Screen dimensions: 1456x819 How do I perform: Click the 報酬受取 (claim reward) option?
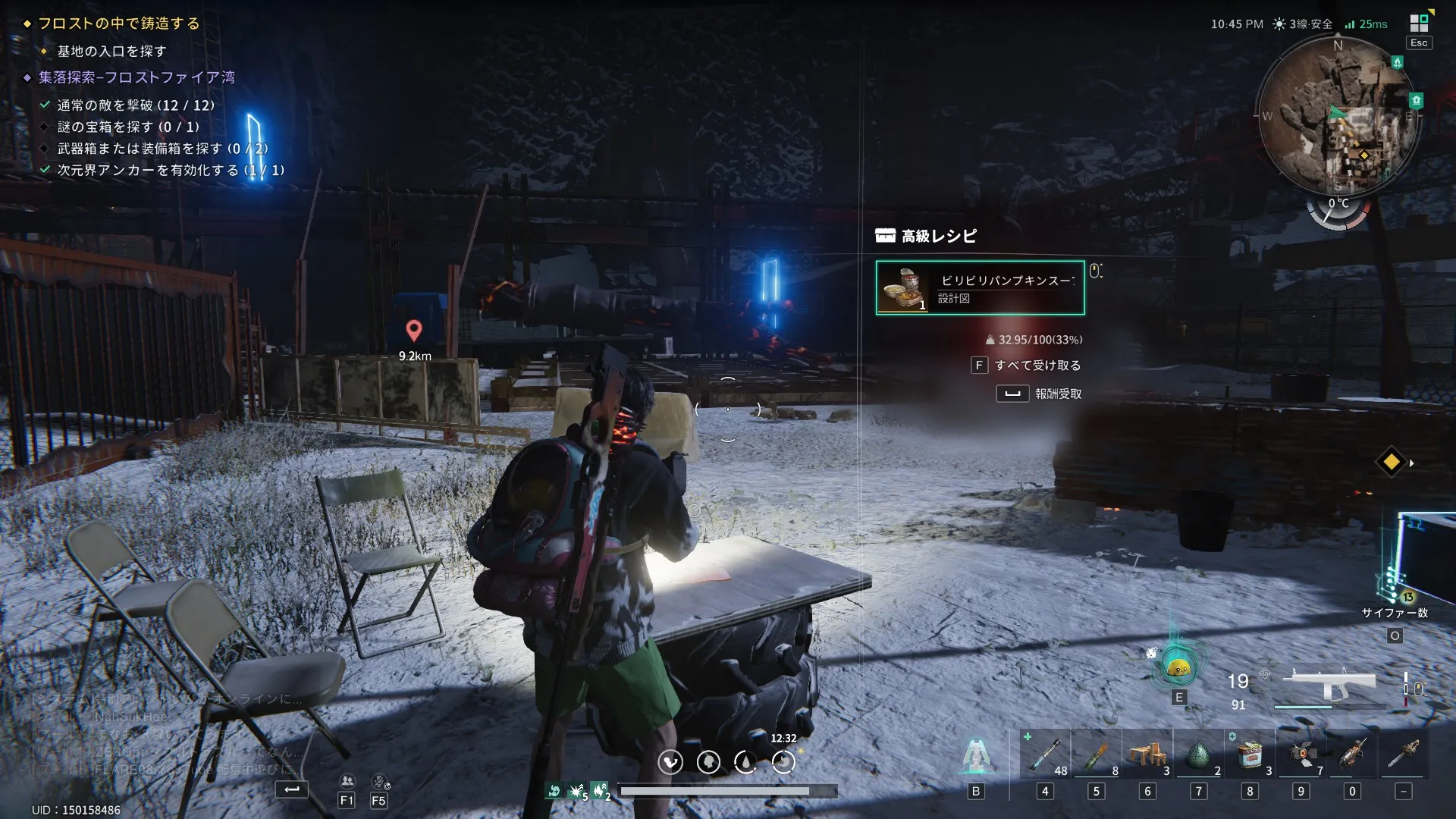click(1057, 394)
